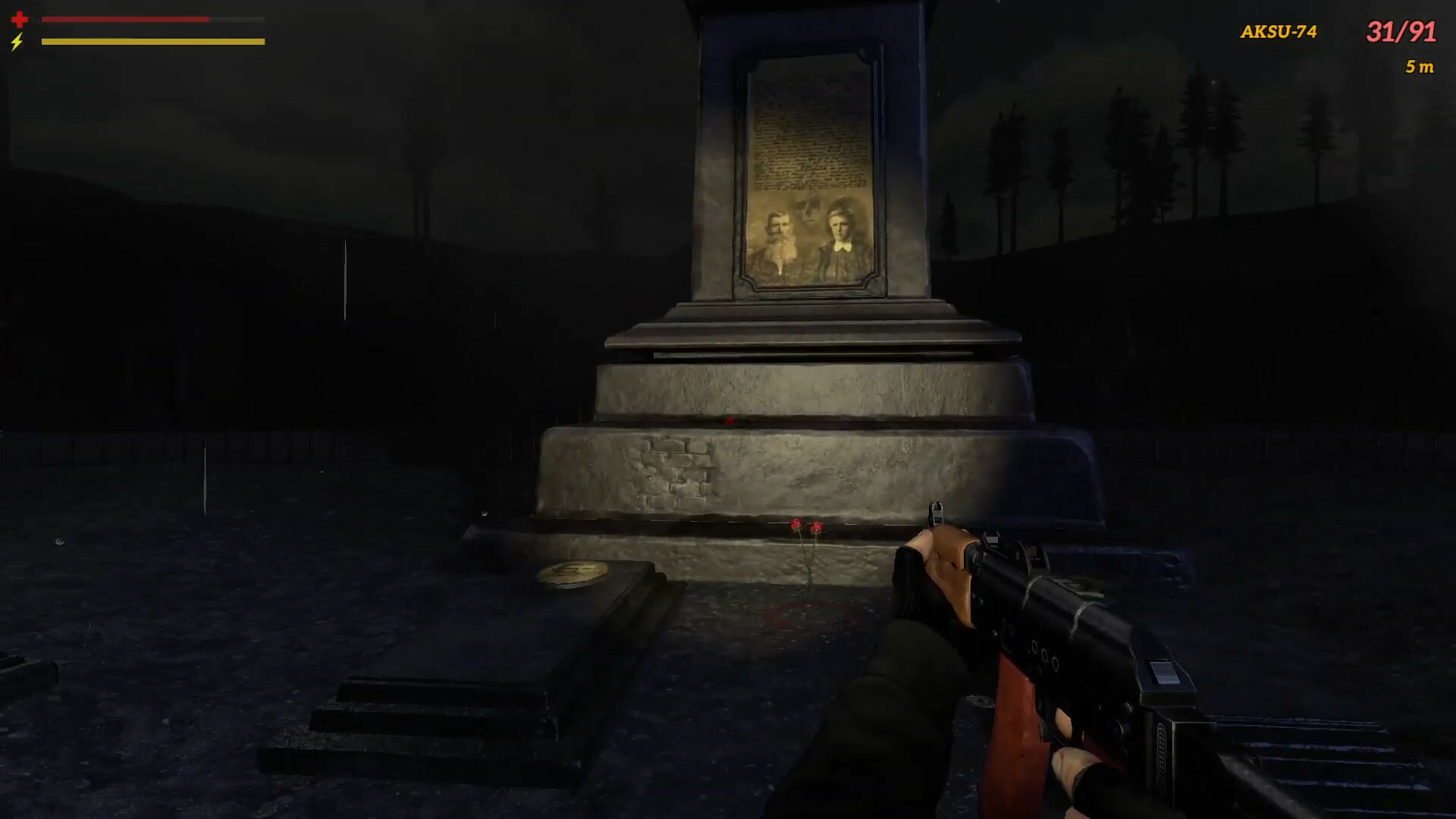Toggle the yellow stamina bar
Viewport: 1456px width, 819px height.
click(152, 42)
